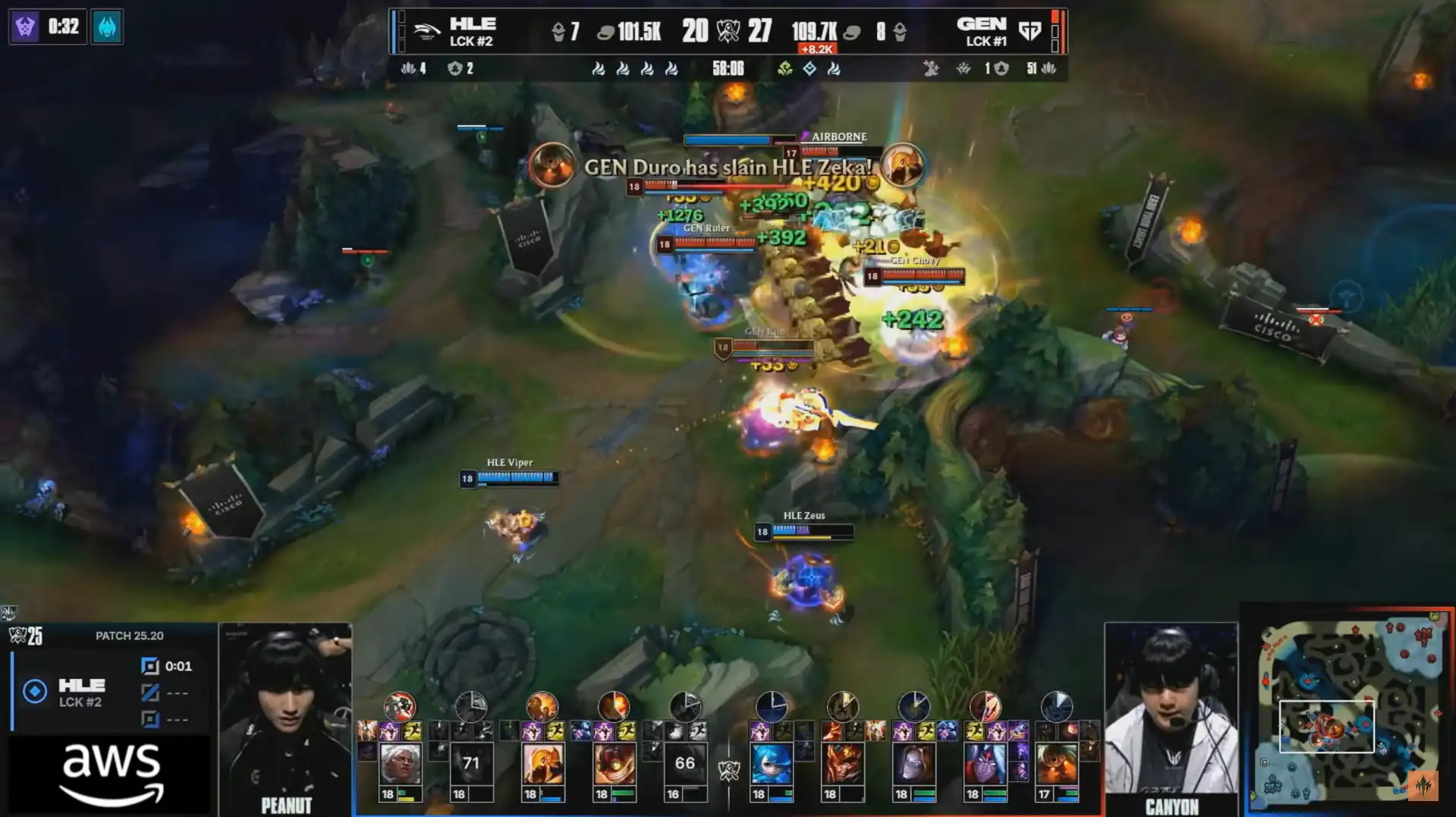Click the GEN team logo on scoreboard

[1030, 31]
